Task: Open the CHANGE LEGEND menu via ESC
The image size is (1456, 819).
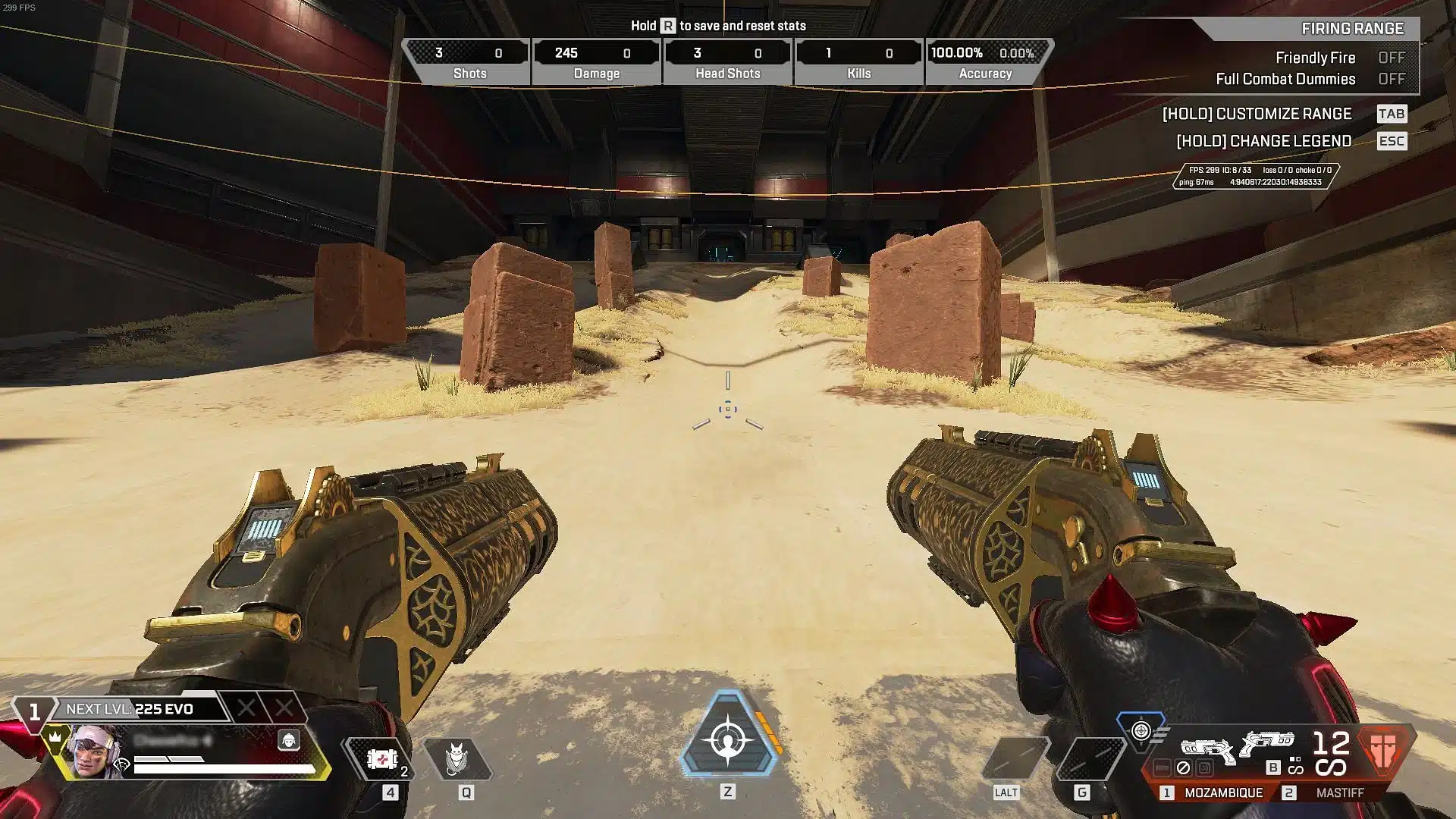Action: [1392, 141]
